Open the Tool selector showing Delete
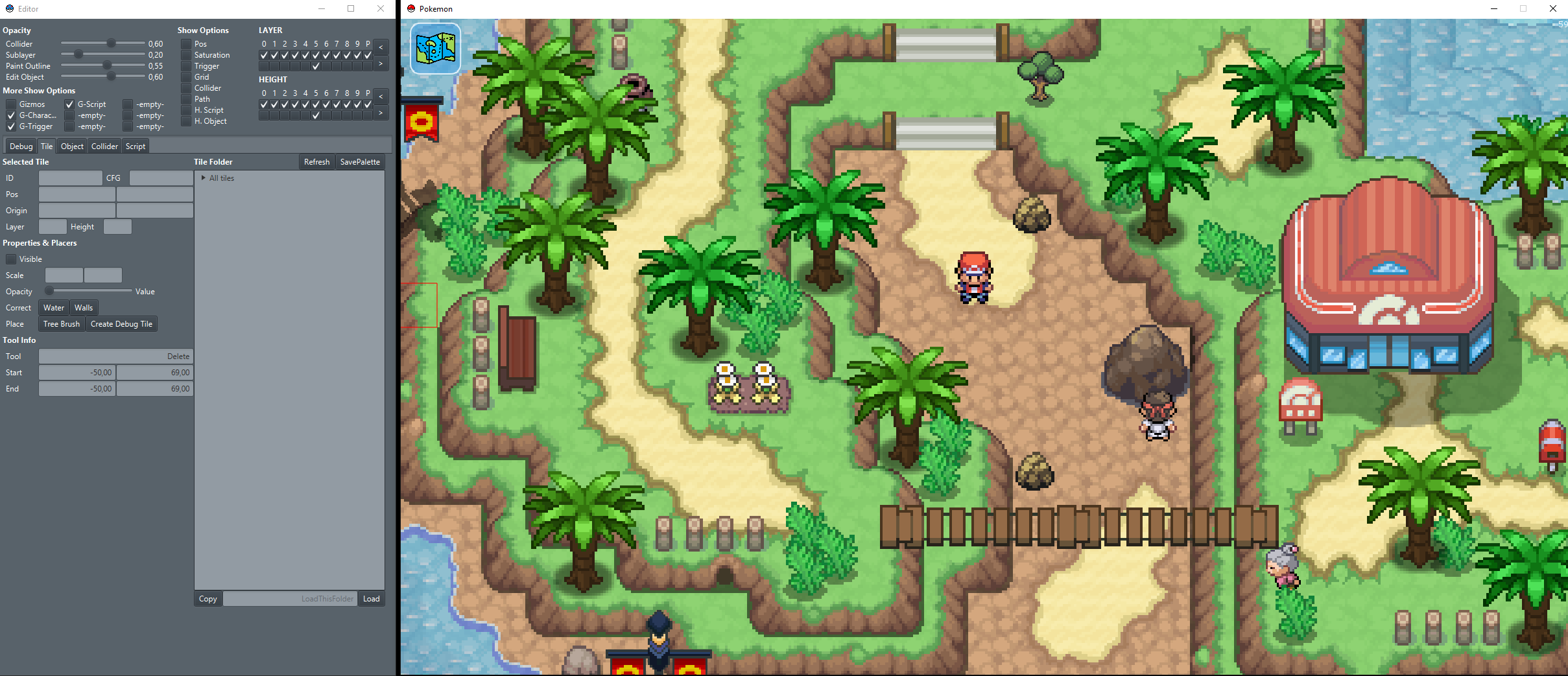This screenshot has height=676, width=1568. point(115,356)
